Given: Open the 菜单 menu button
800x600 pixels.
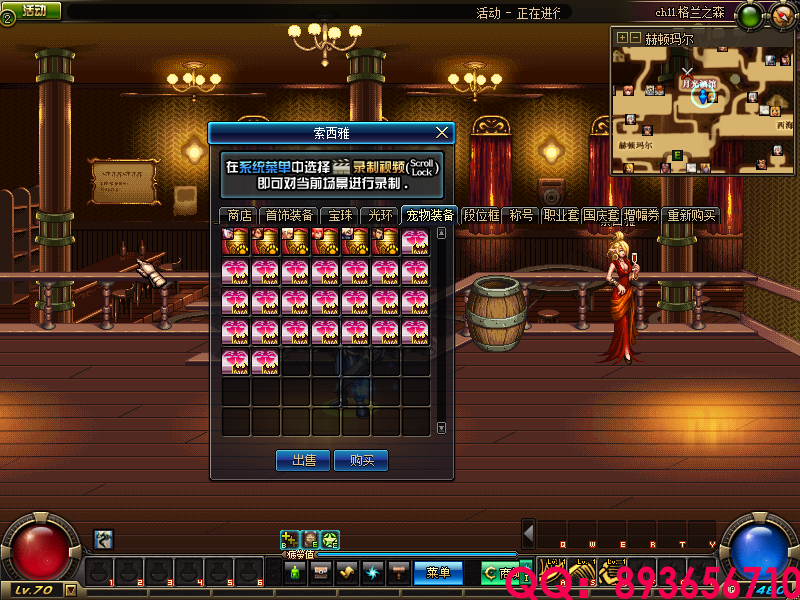Looking at the screenshot, I should click(x=438, y=573).
